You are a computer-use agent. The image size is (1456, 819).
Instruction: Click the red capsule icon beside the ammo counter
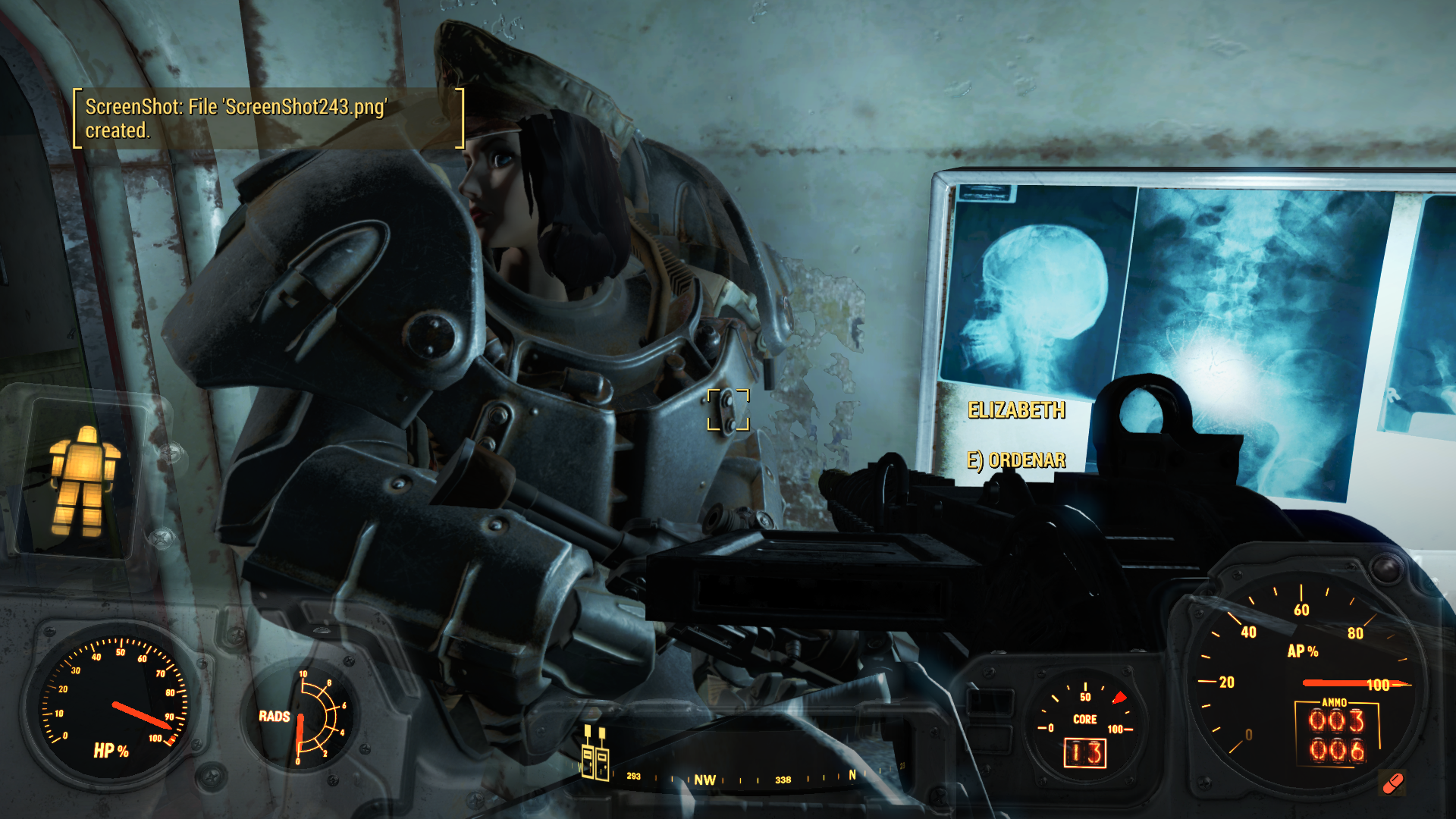(x=1393, y=783)
